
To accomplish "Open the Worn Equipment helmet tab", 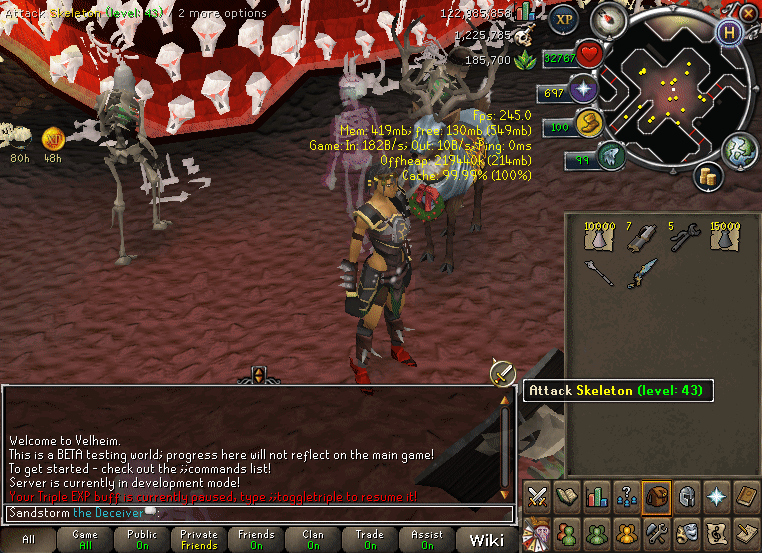I will tap(687, 497).
